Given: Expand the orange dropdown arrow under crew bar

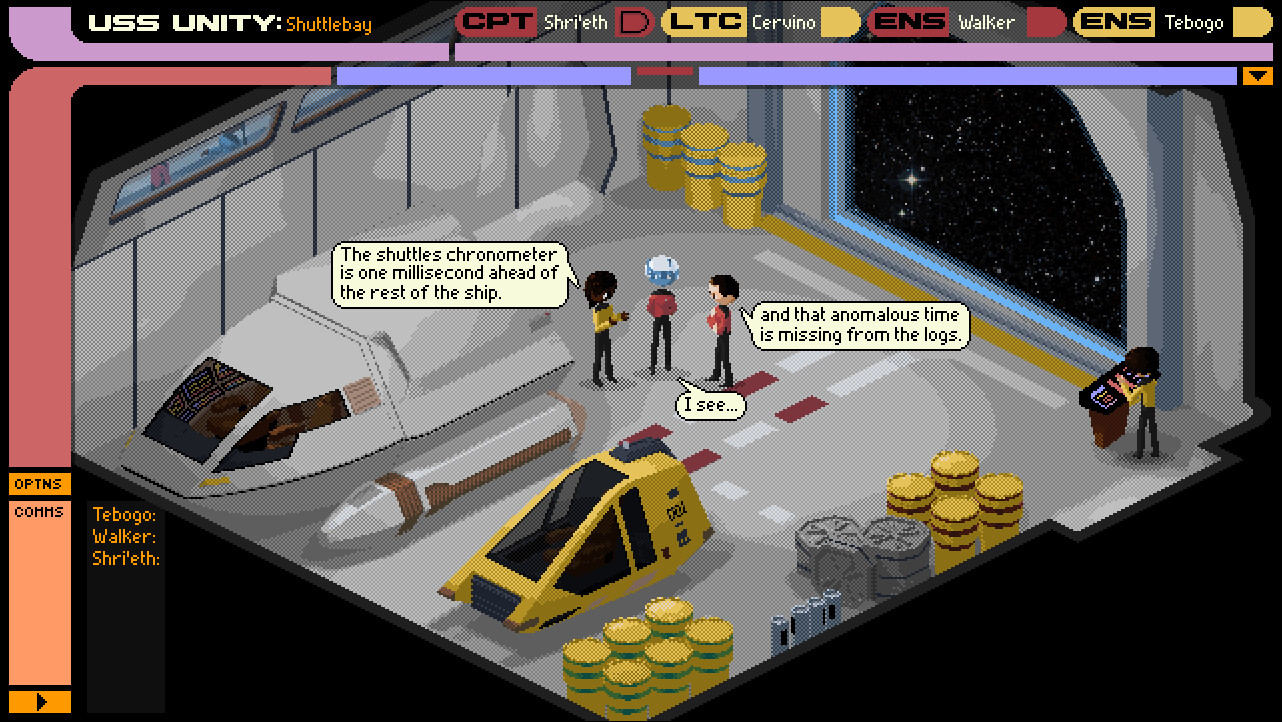Looking at the screenshot, I should point(1256,76).
